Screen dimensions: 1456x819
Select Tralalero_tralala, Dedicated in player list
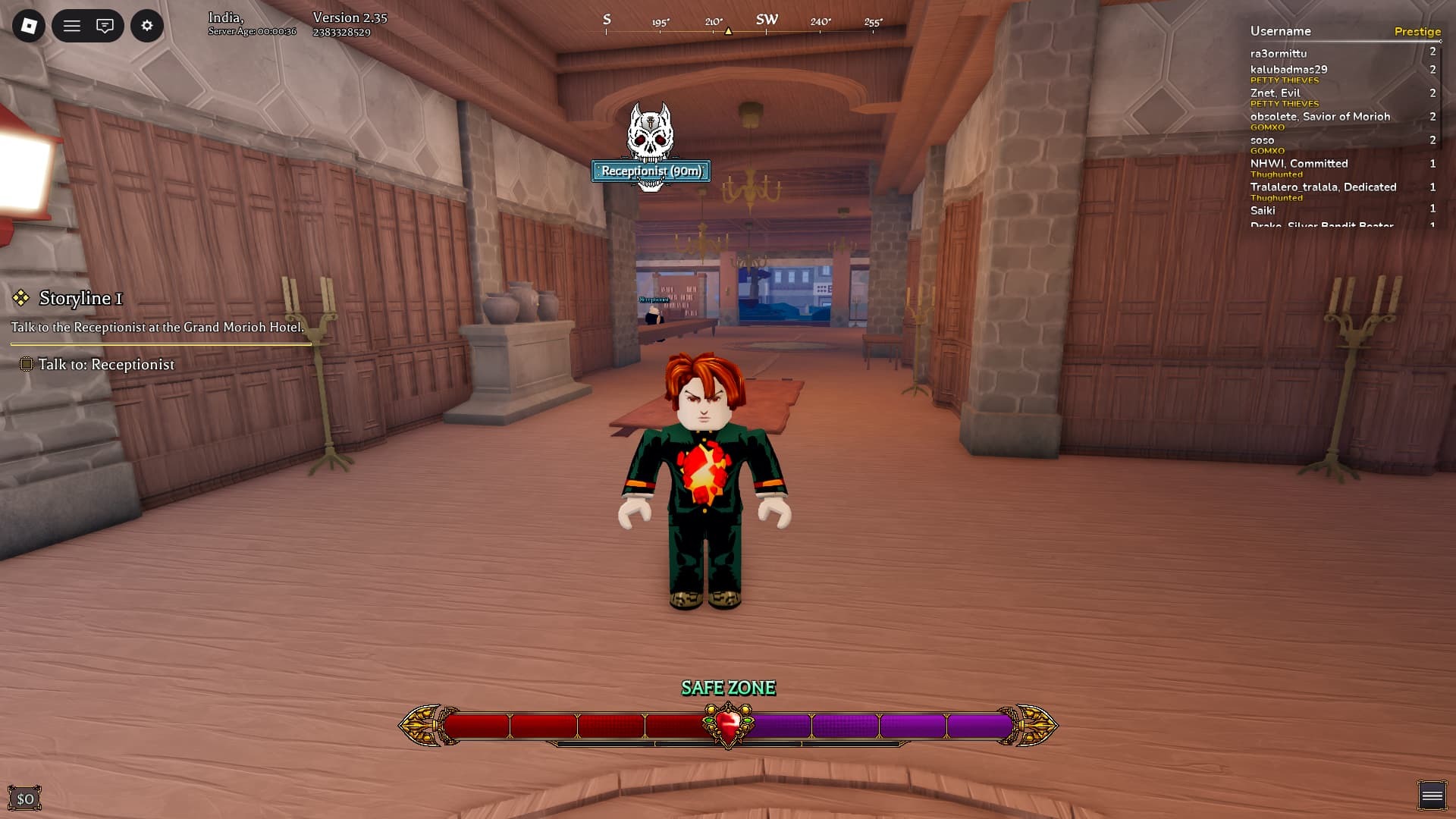[1323, 187]
